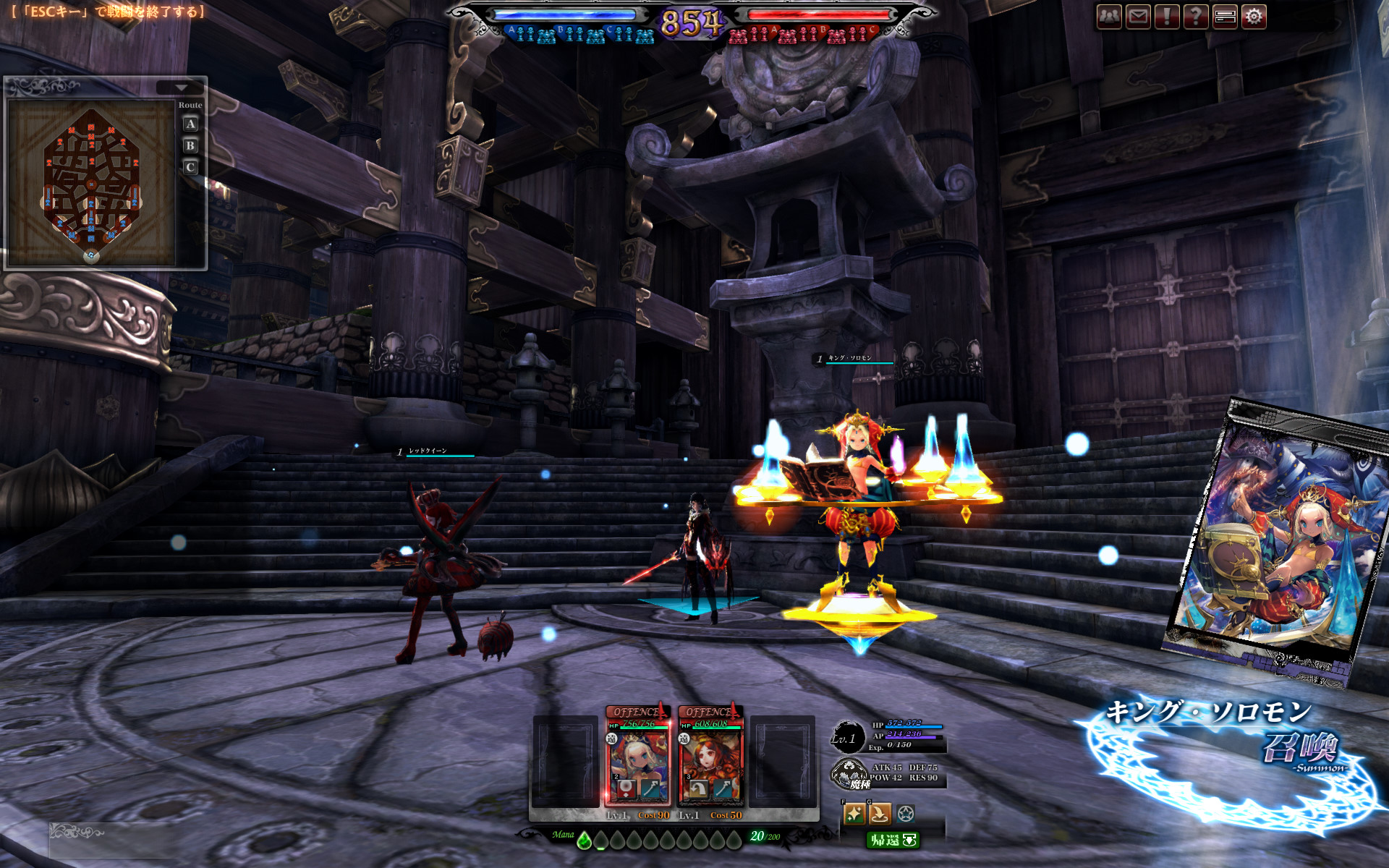Click the green 帰還 return button

tap(893, 840)
